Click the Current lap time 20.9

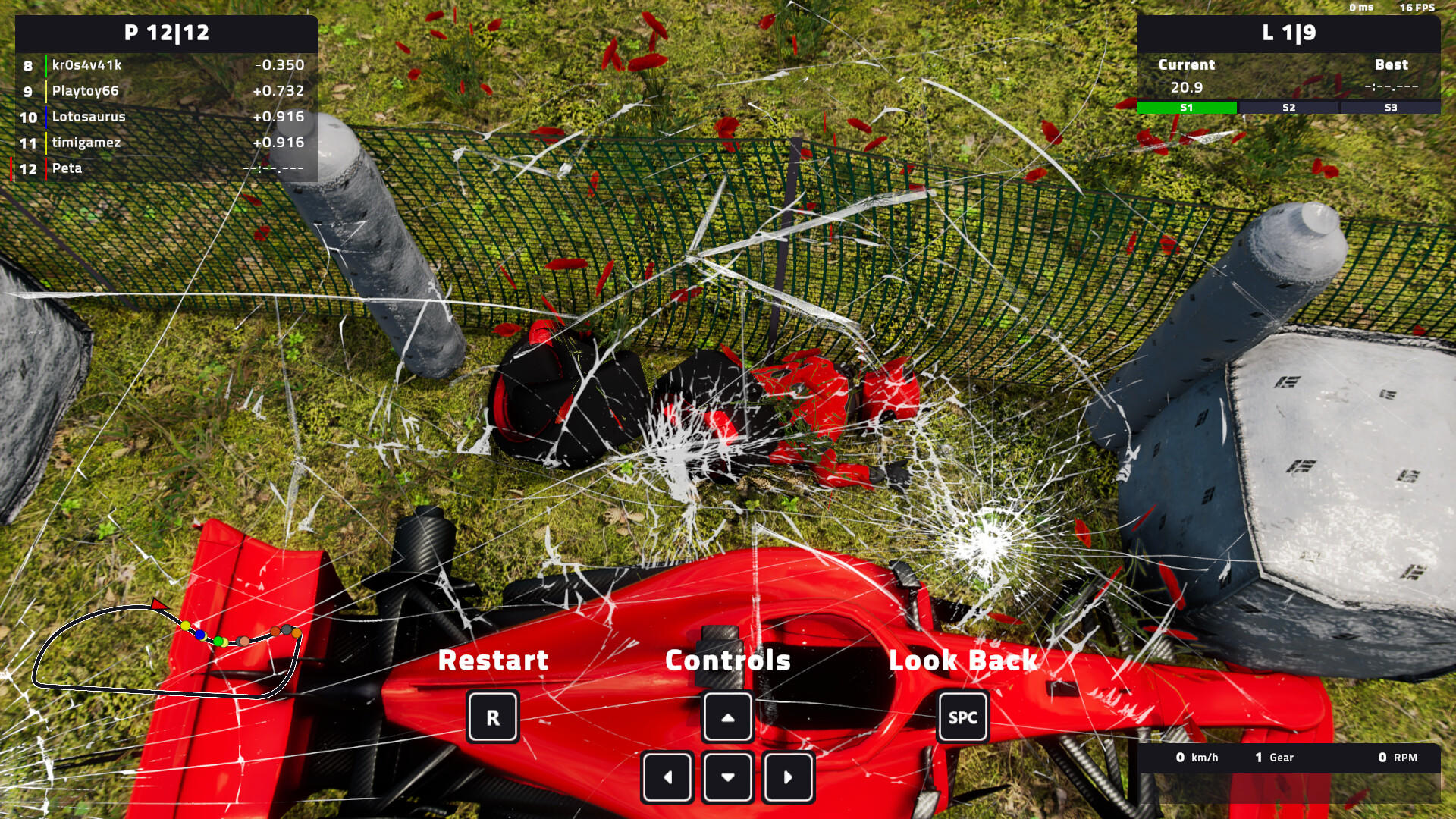pos(1187,87)
